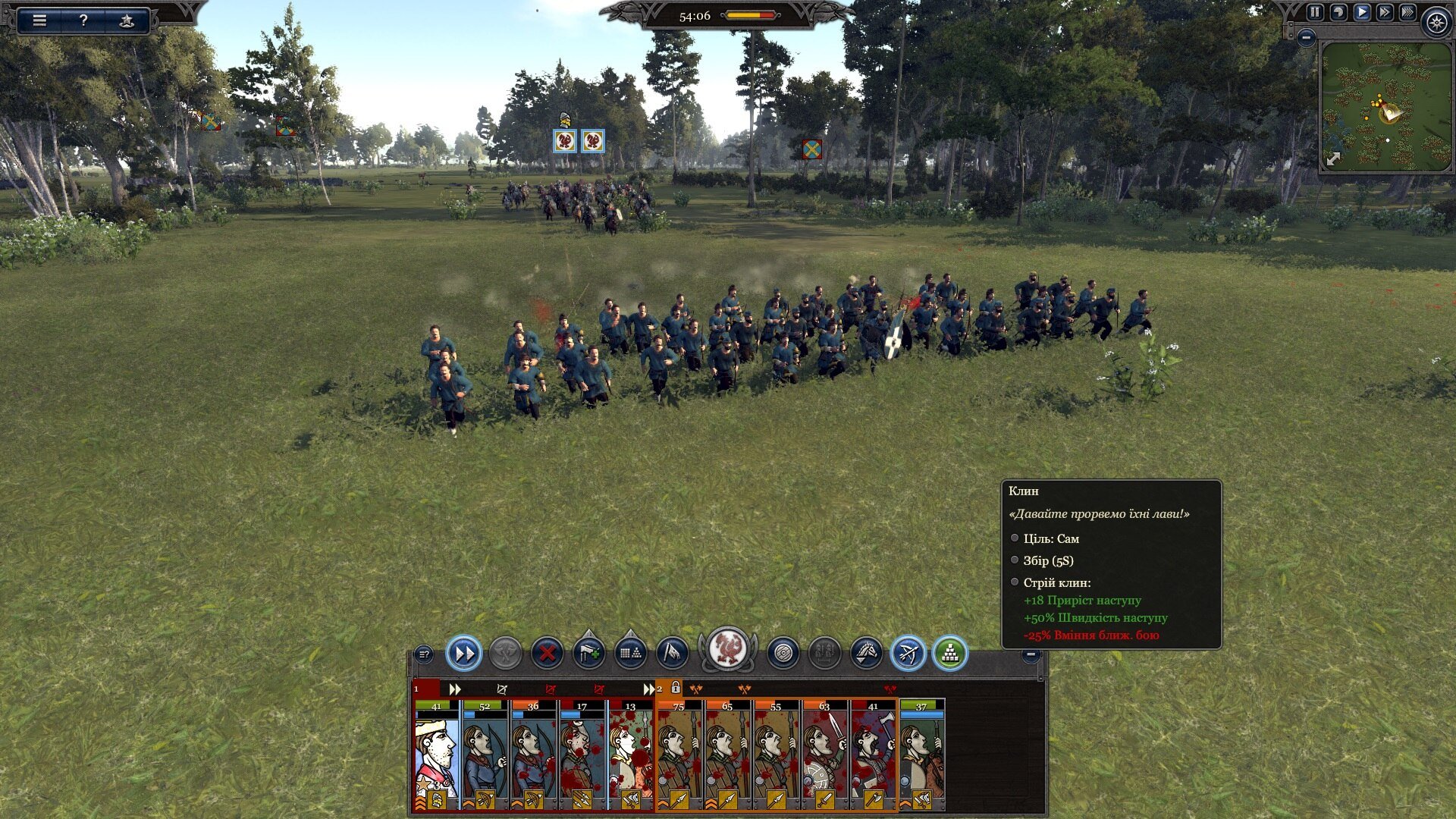Open the question mark help button

[83, 20]
